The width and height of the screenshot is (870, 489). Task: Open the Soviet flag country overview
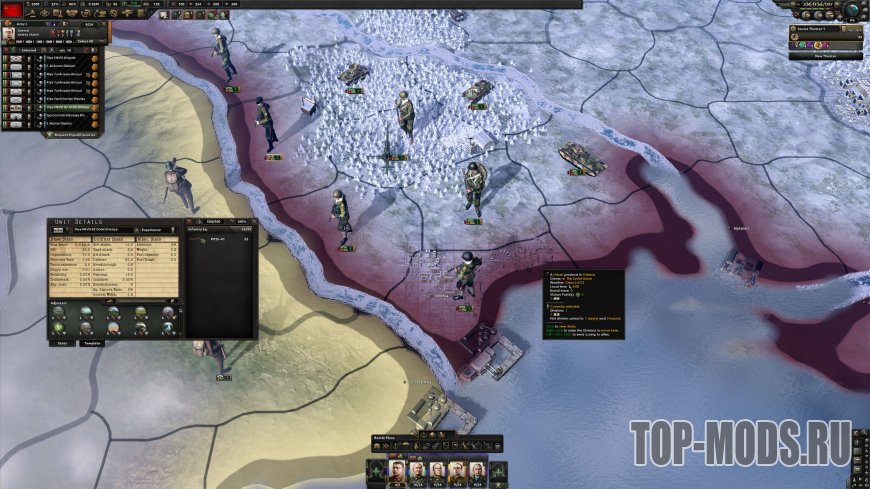[x=14, y=10]
